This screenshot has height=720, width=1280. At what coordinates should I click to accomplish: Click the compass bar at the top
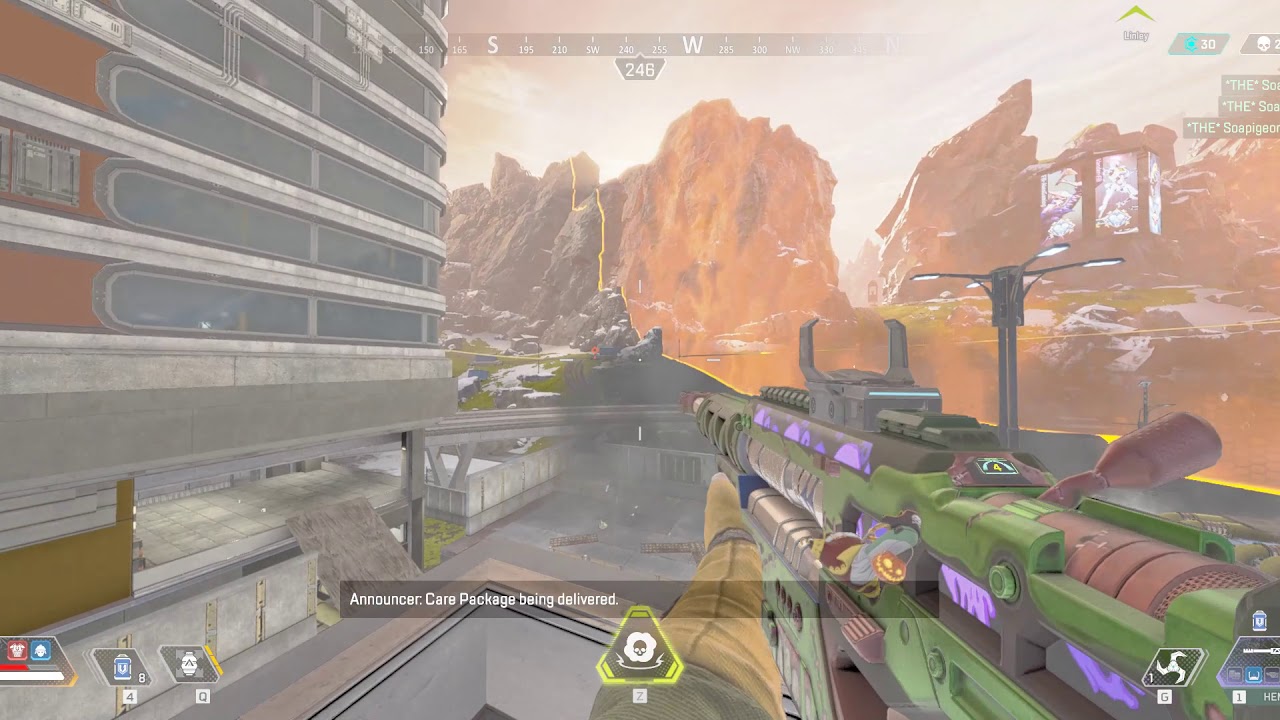tap(640, 46)
